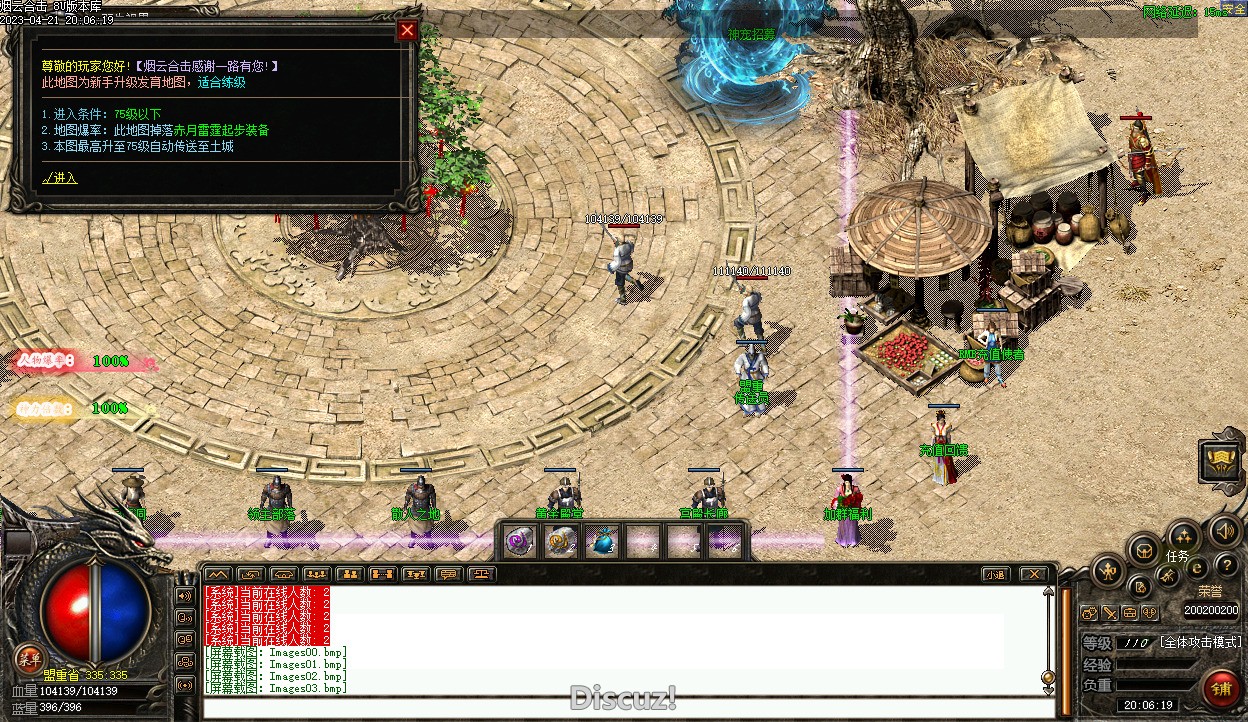Click the round 'e' icon
The width and height of the screenshot is (1248, 722).
(x=1196, y=568)
